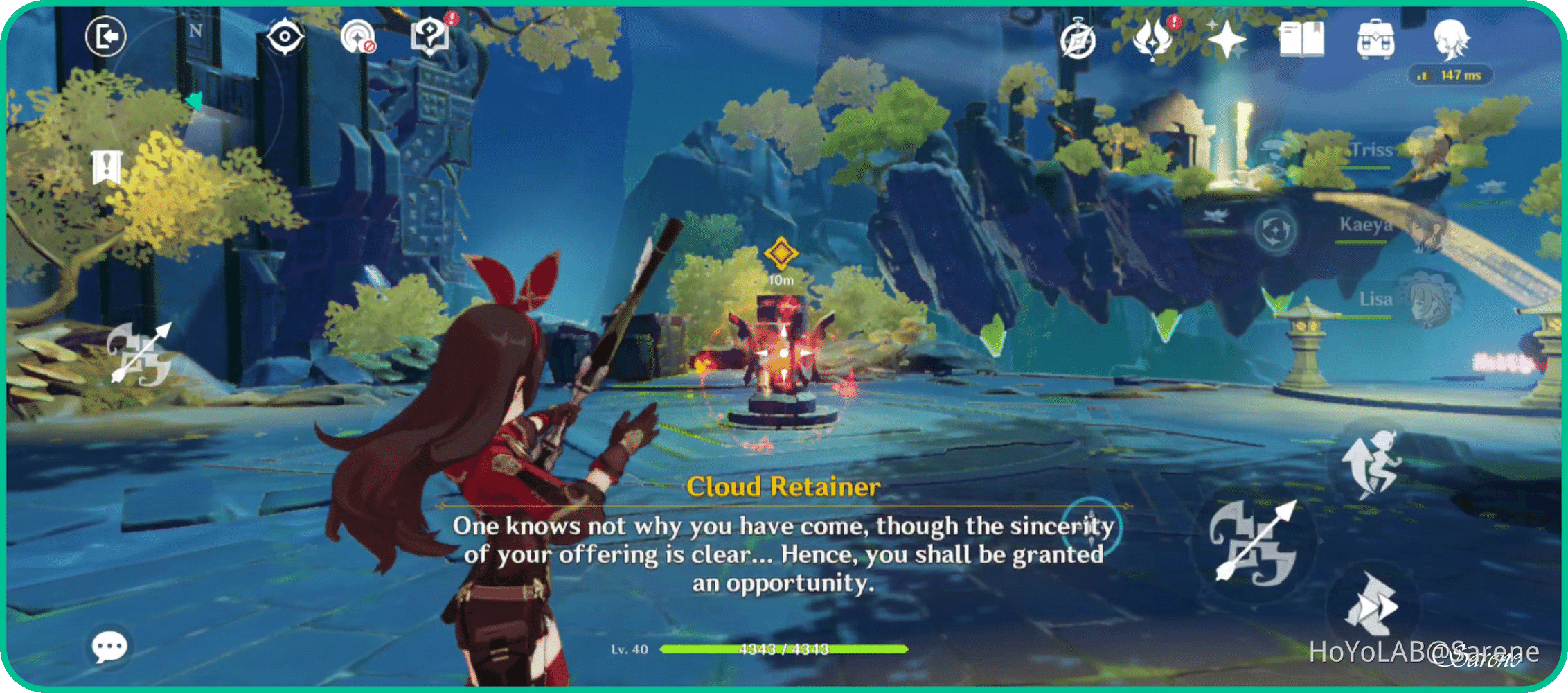Open the Battle Pass wings icon
The width and height of the screenshot is (1568, 693).
point(1152,40)
